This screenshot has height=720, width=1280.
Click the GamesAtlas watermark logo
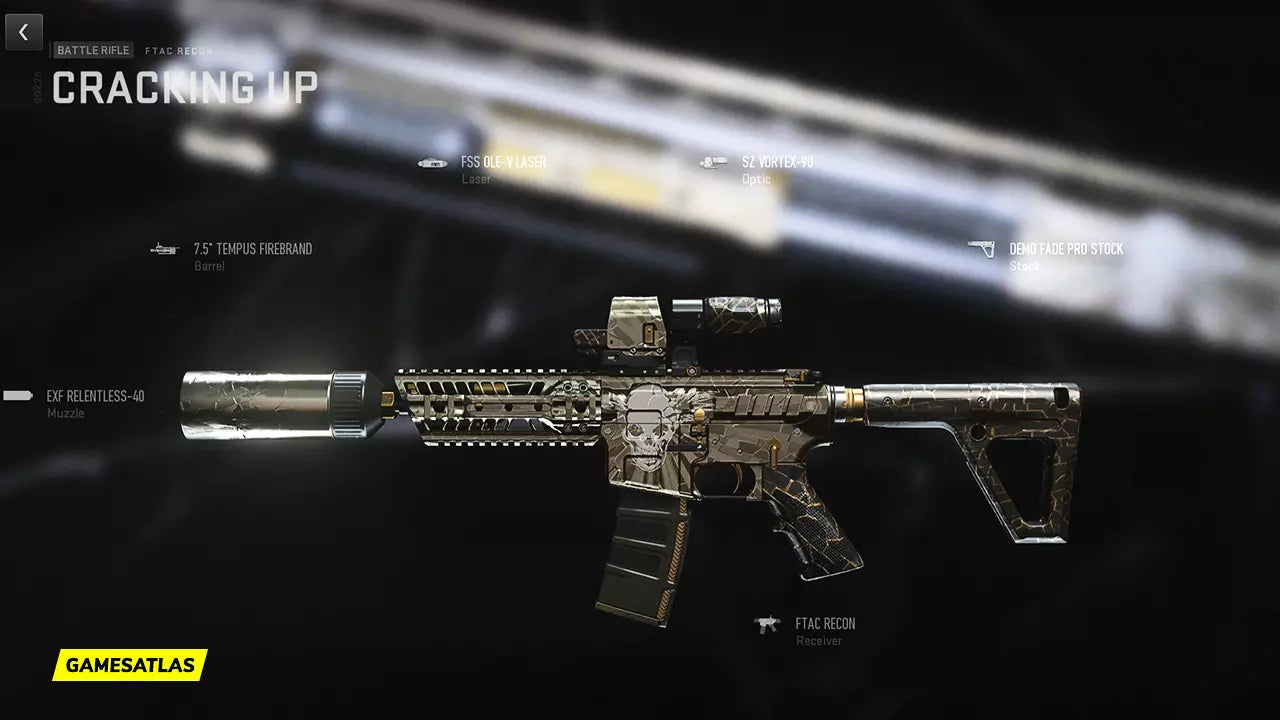point(130,665)
